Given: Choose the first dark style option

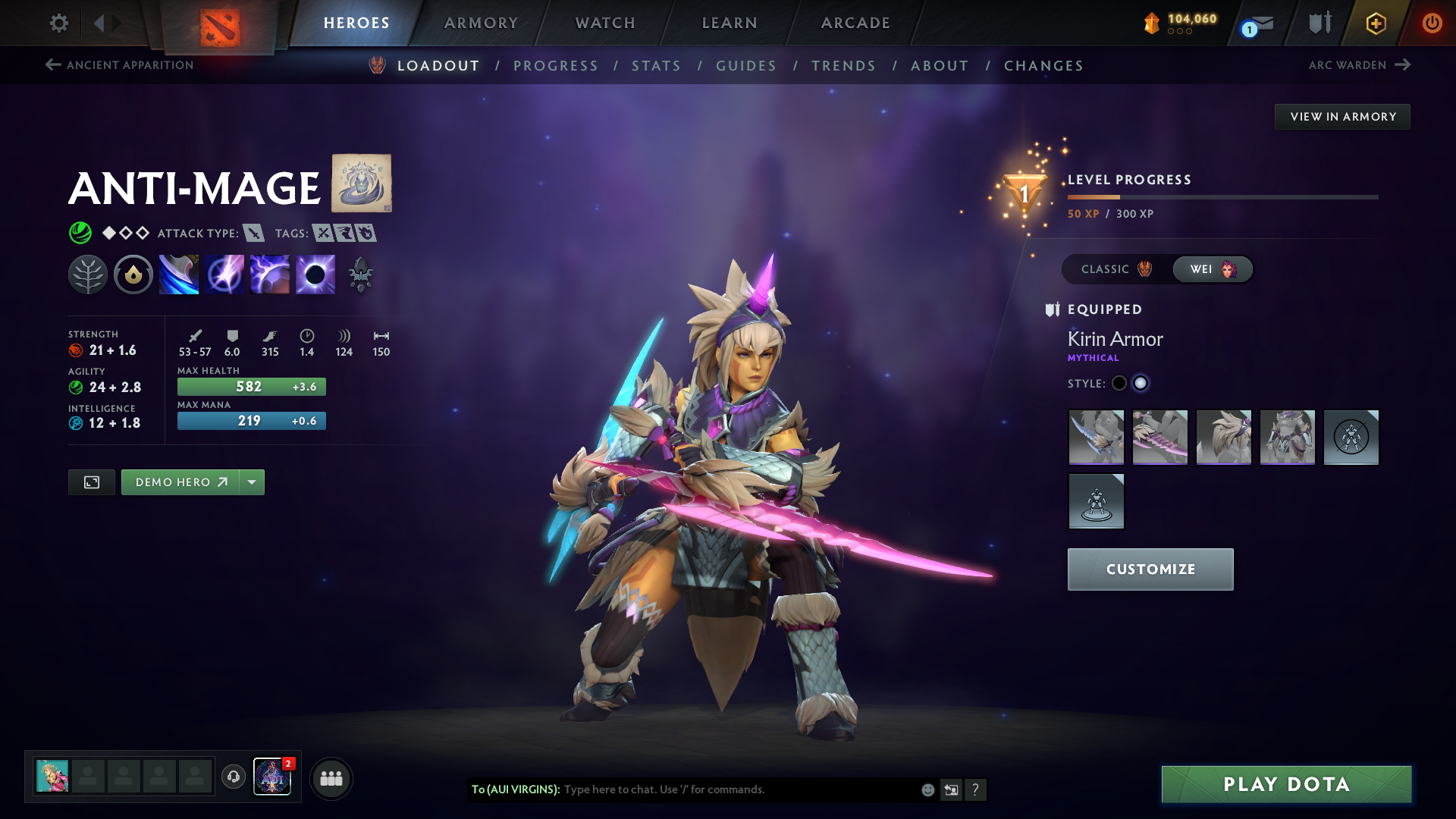Looking at the screenshot, I should tap(1119, 383).
